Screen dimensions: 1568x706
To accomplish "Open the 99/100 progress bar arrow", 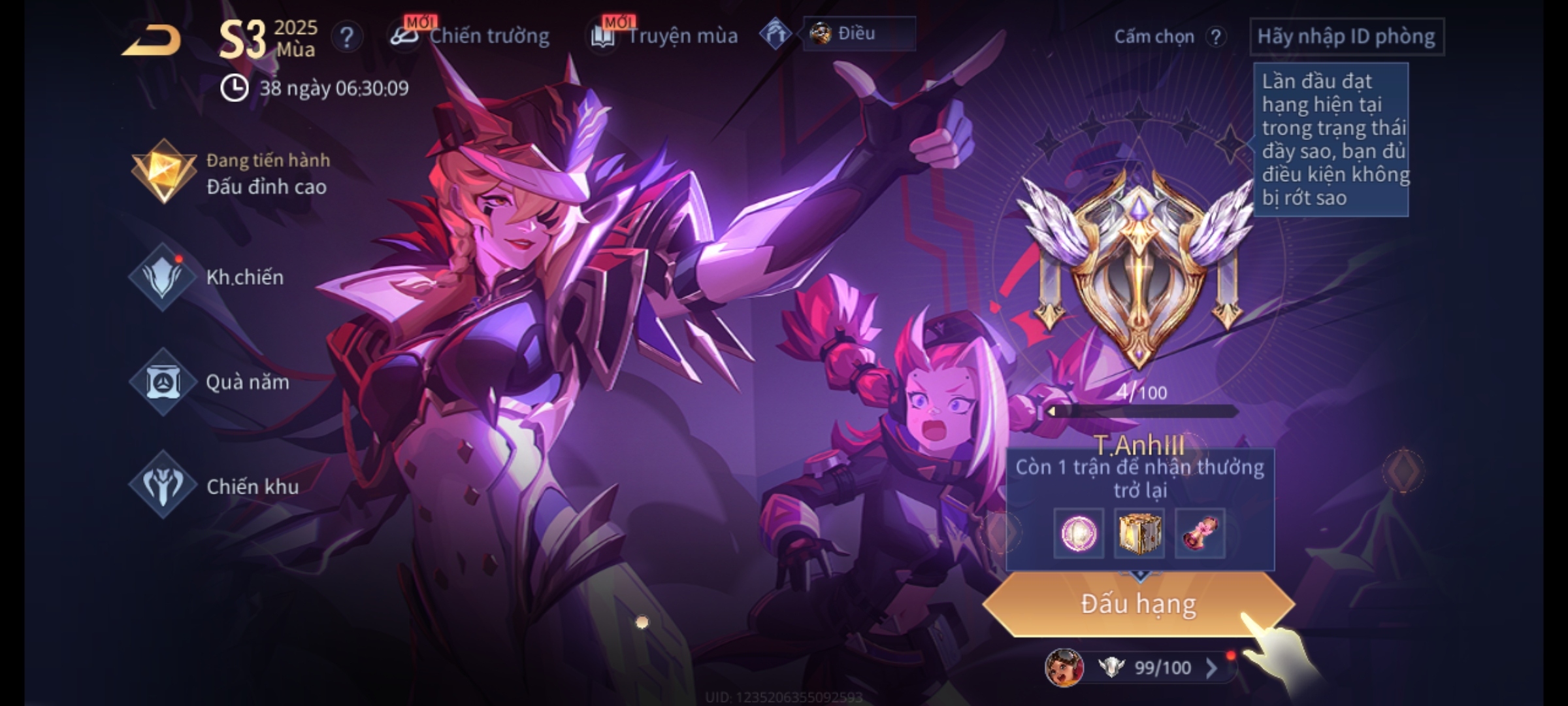I will tap(1211, 667).
